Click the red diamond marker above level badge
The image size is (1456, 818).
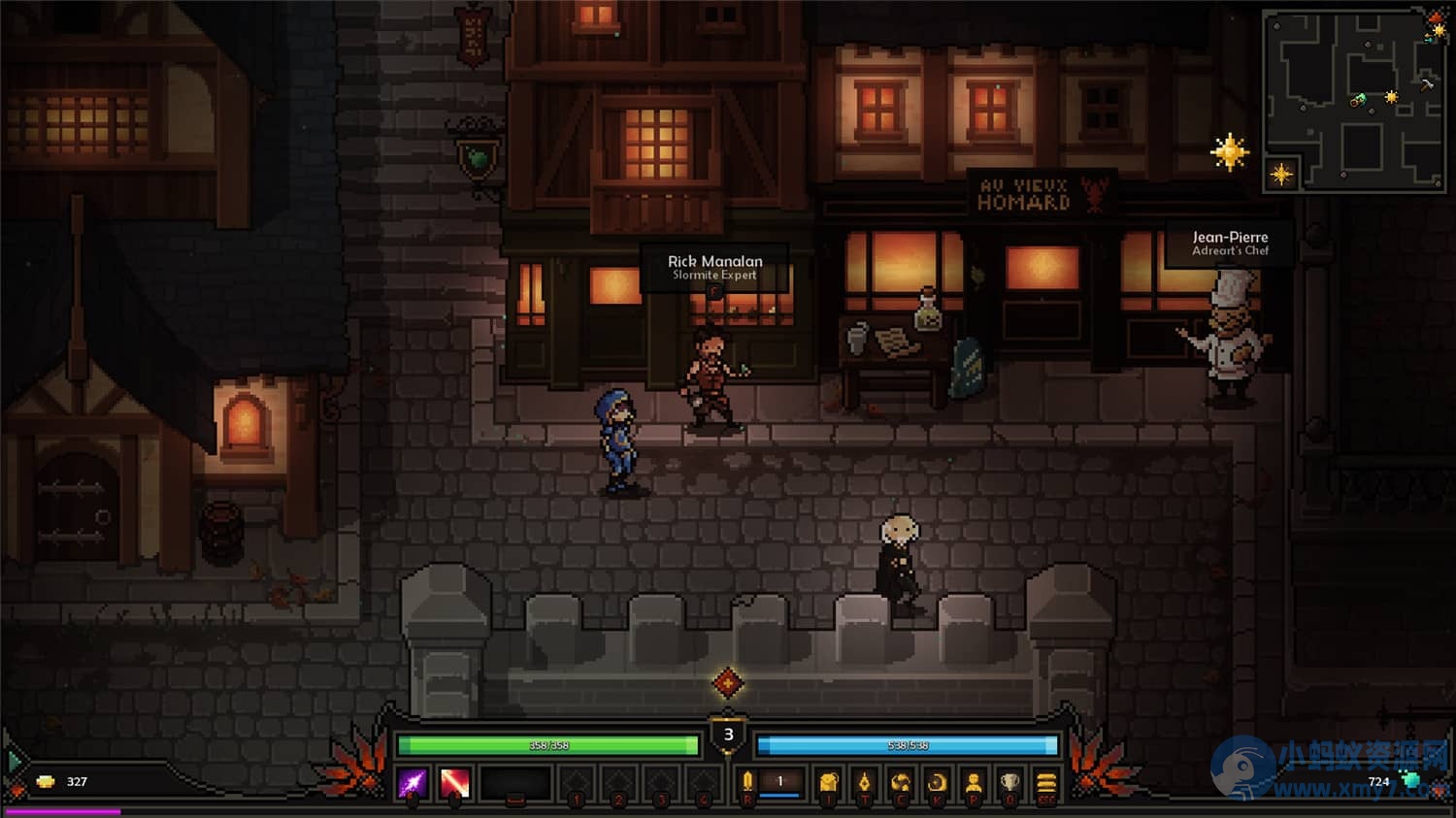(728, 683)
